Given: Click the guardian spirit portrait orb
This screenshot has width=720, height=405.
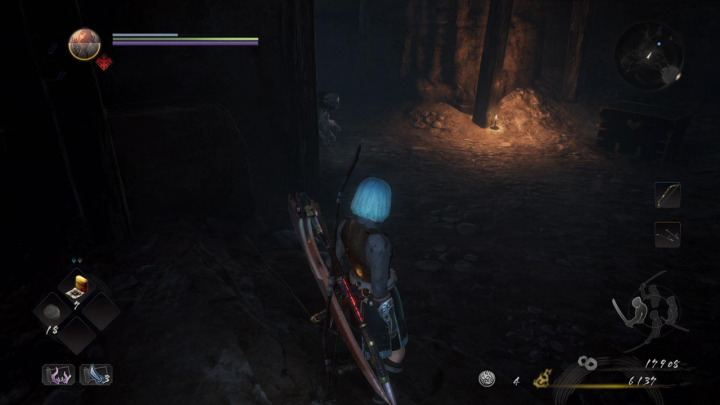Looking at the screenshot, I should tap(84, 44).
